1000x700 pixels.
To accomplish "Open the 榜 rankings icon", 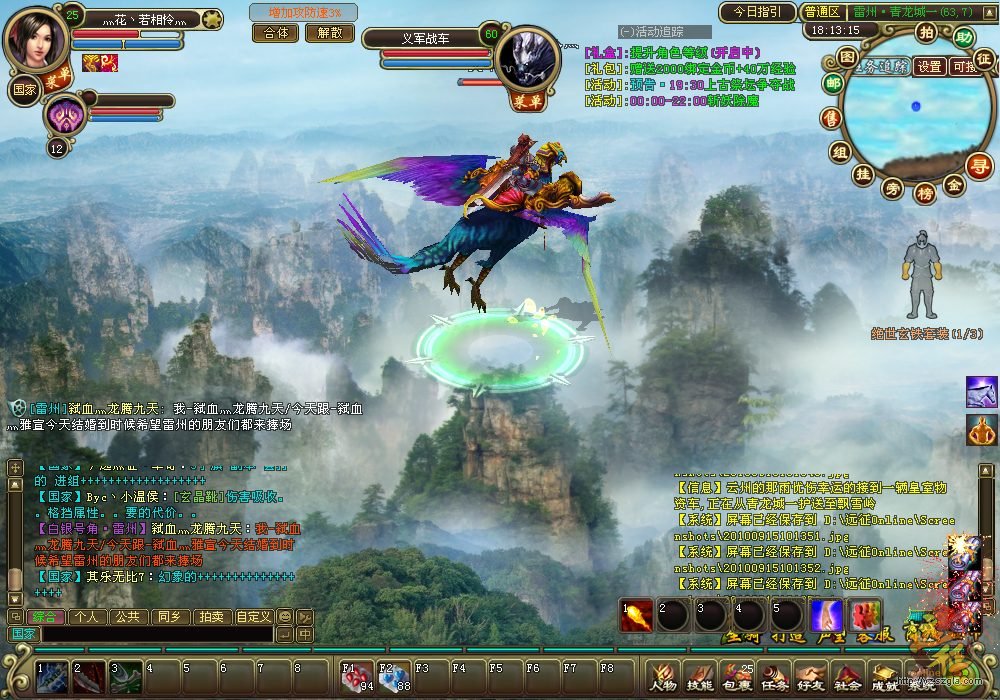I will tap(925, 192).
